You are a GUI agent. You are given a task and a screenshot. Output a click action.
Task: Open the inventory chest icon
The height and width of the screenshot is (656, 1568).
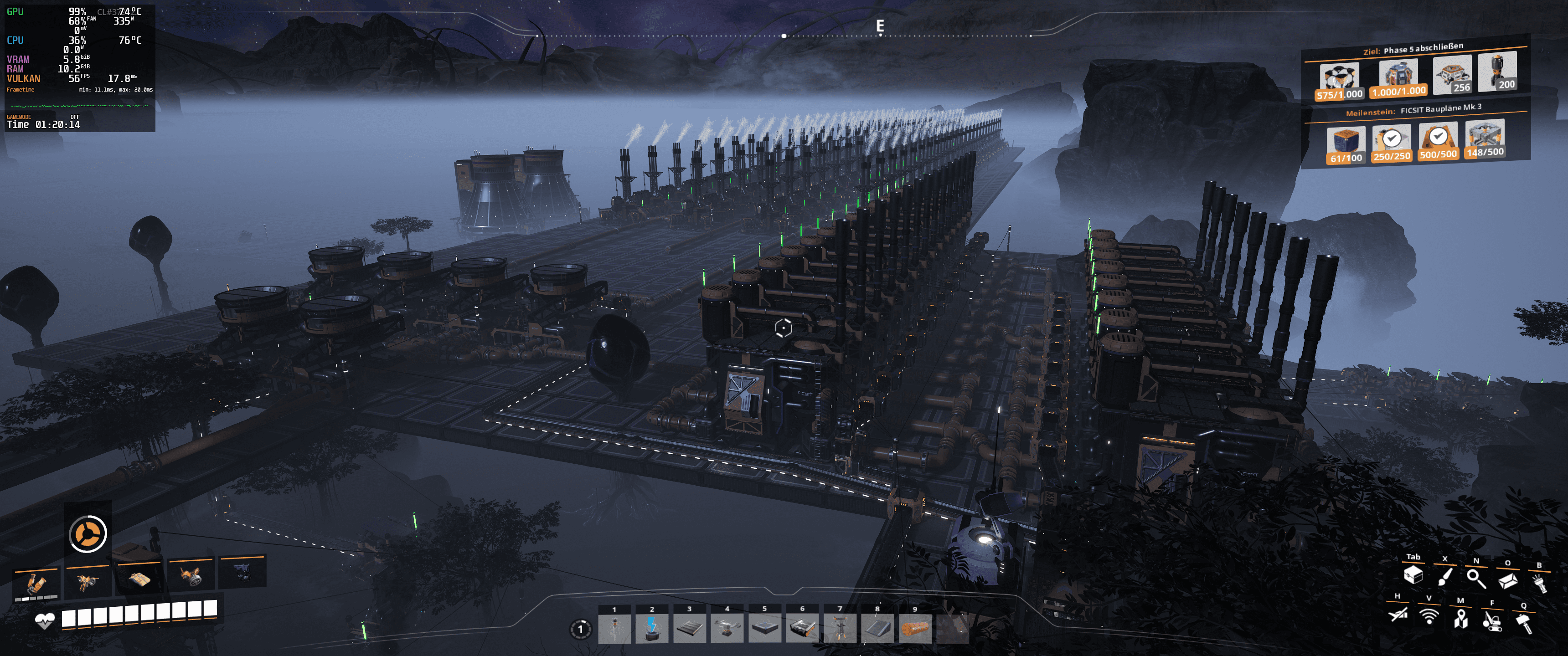point(1413,575)
